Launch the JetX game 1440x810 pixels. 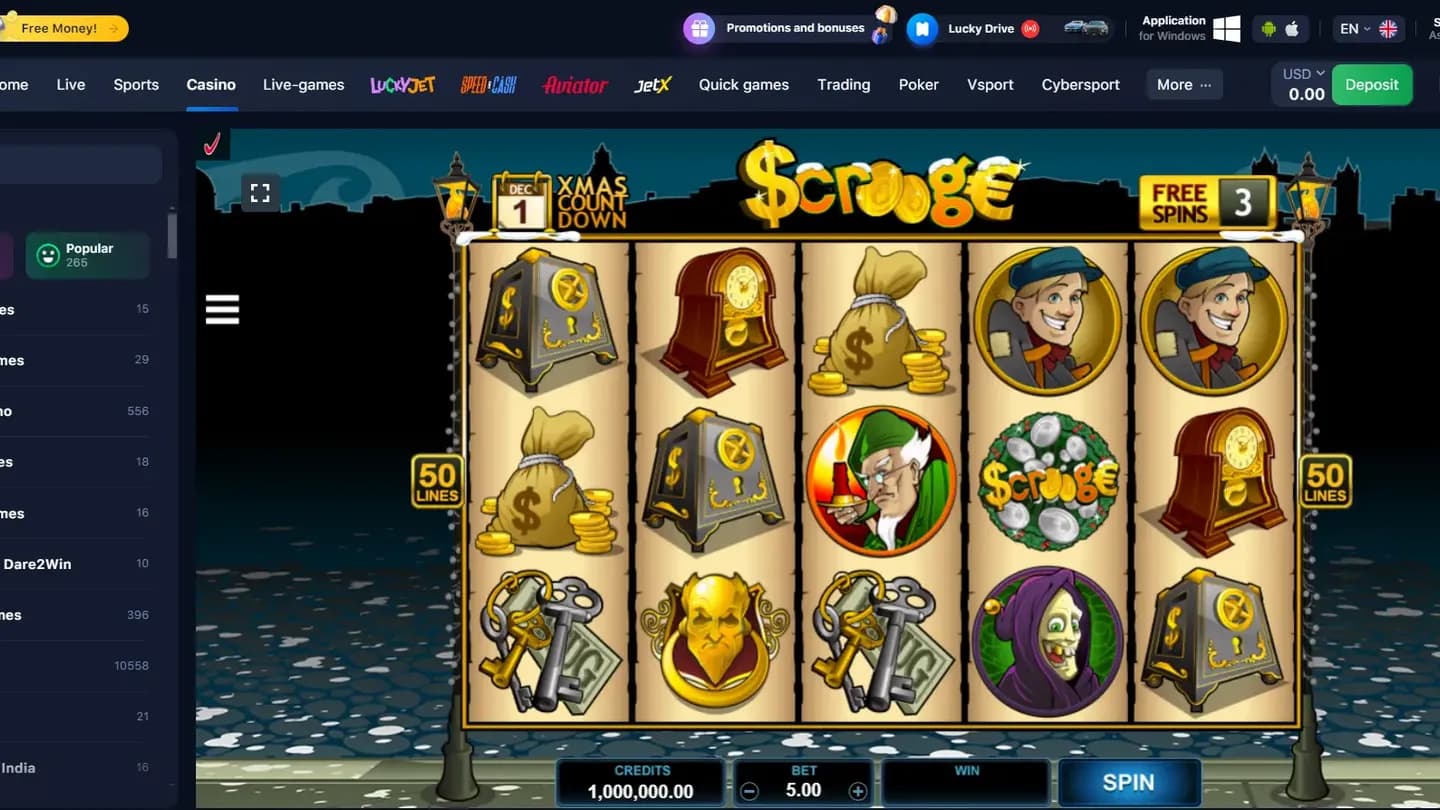(x=652, y=85)
